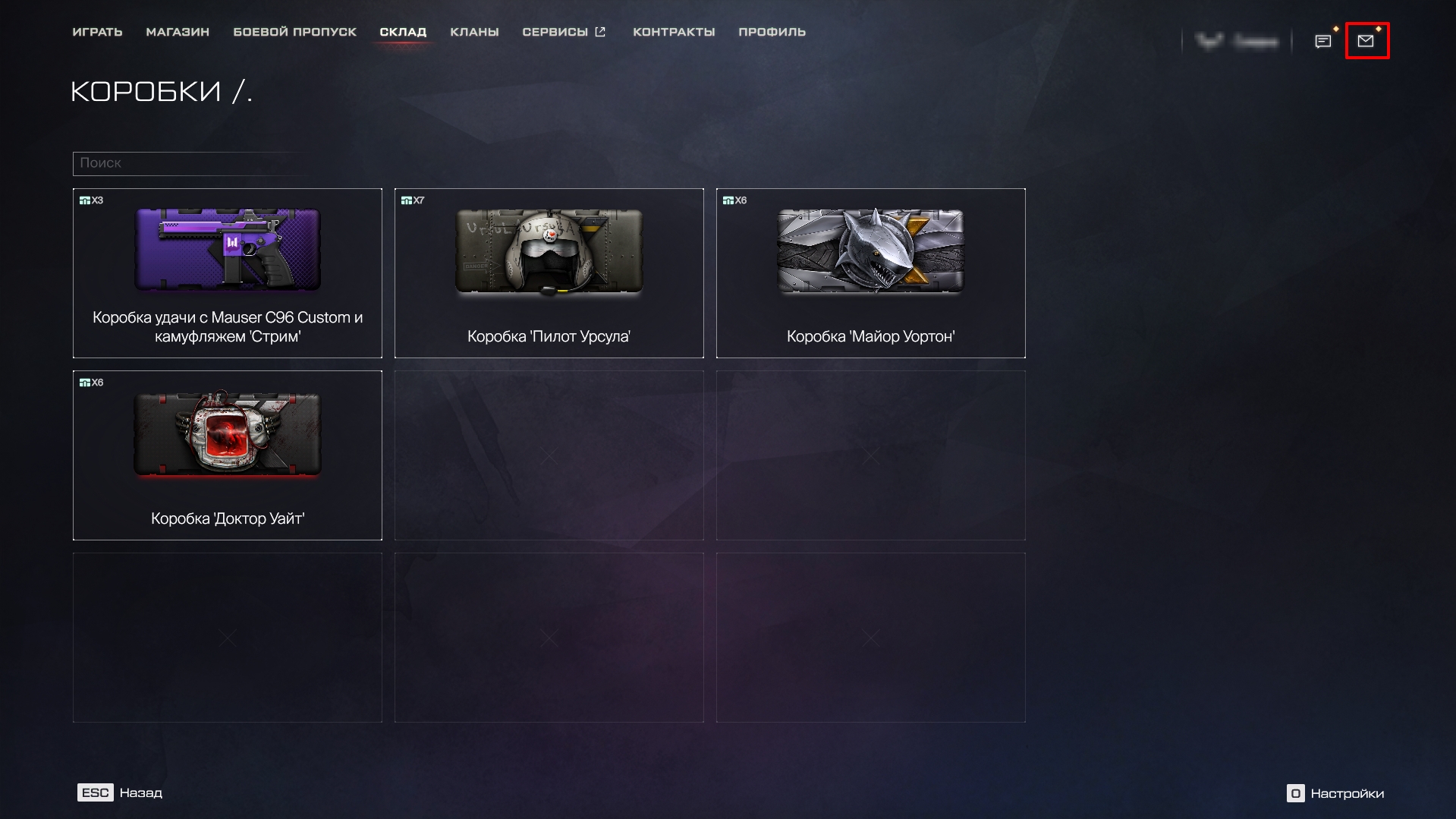1456x819 pixels.
Task: Switch to the КОНТРАКТЫ tab
Action: pos(674,32)
